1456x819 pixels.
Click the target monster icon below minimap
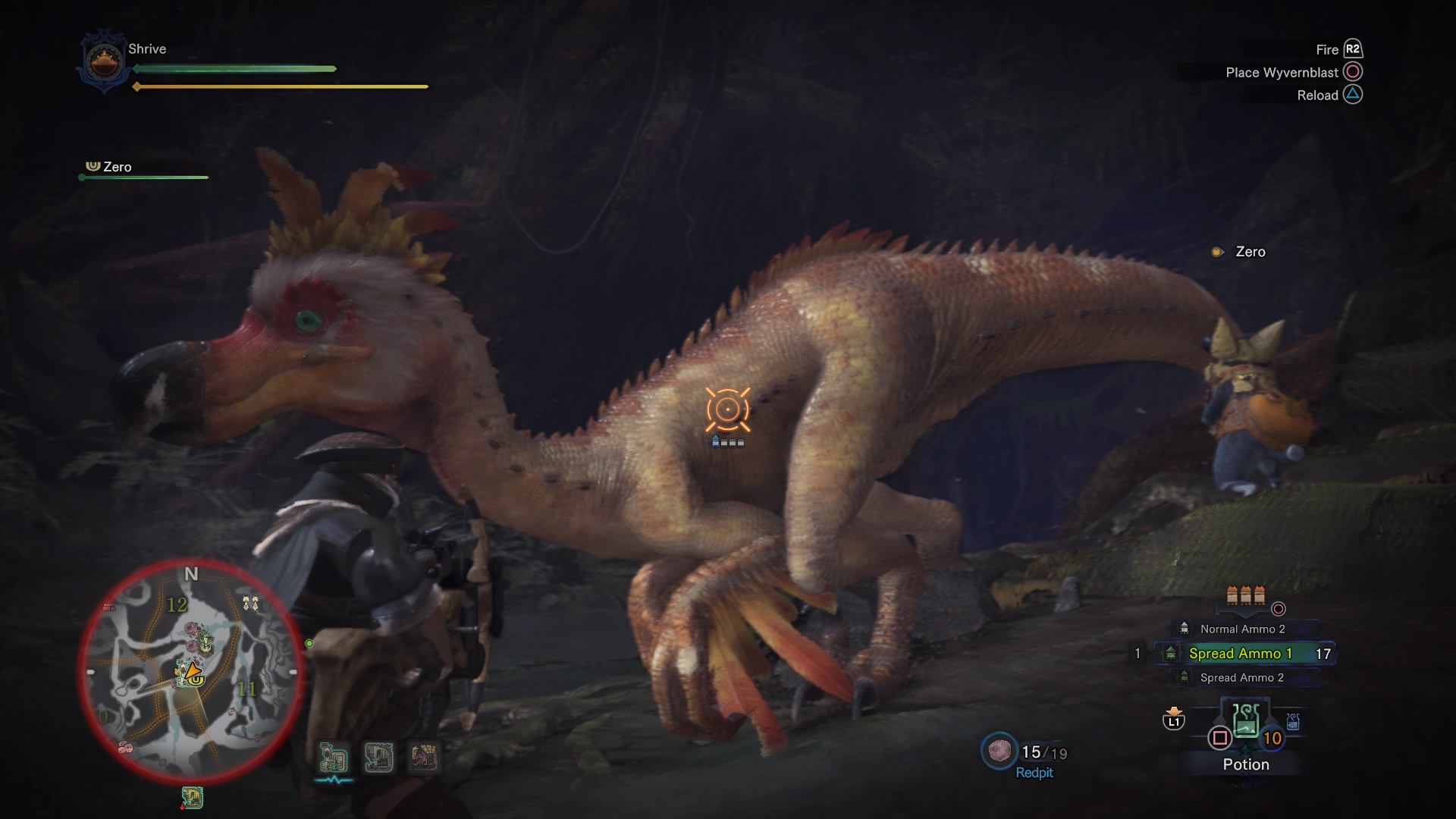(192, 798)
